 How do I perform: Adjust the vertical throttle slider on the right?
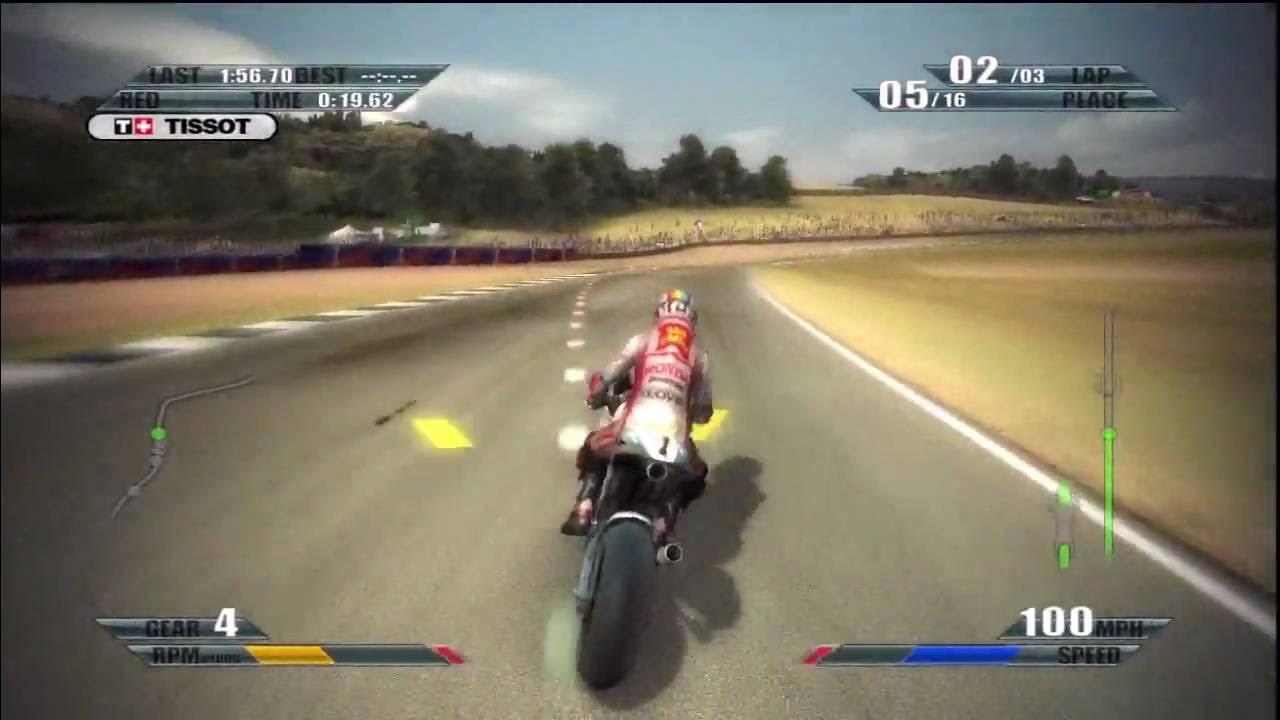tap(1108, 430)
